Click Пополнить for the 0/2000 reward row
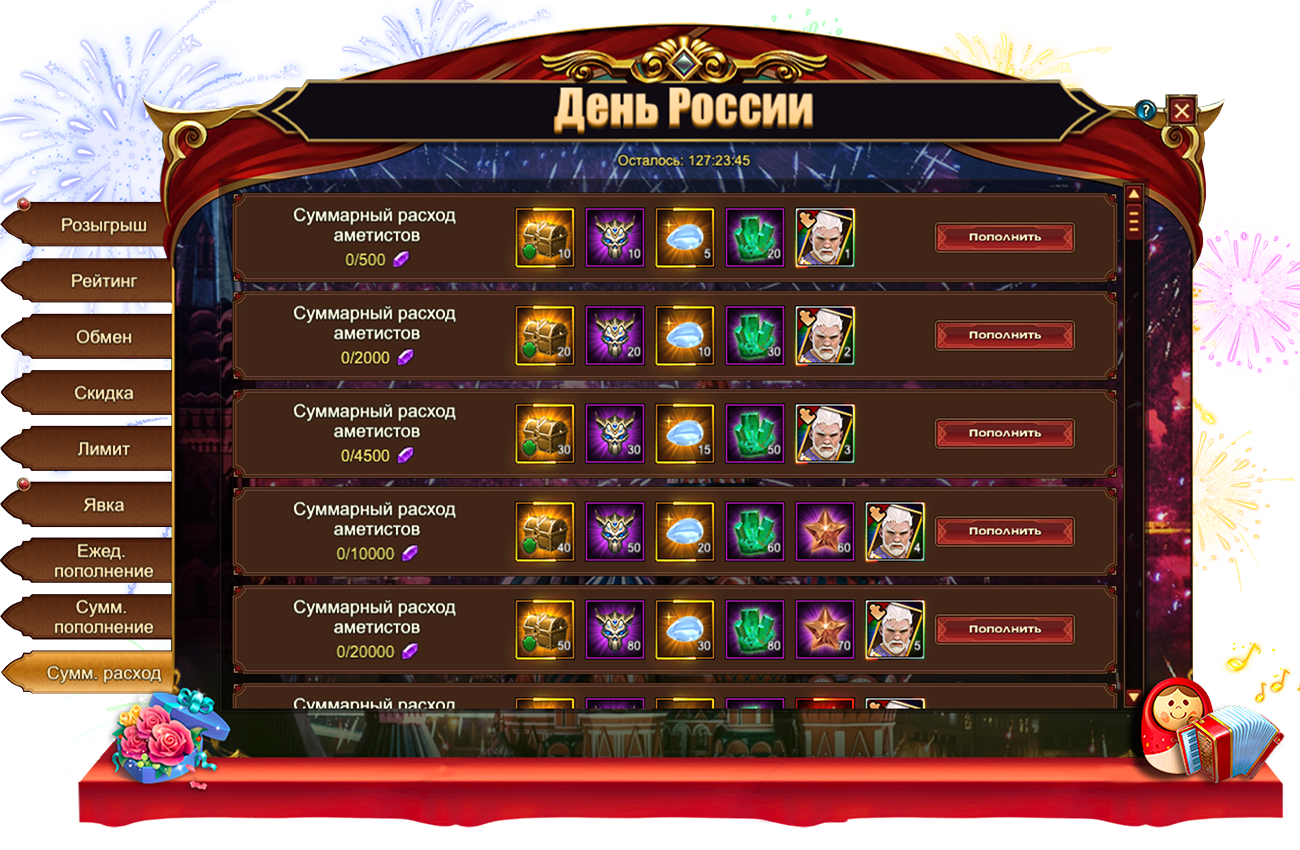1300x850 pixels. (x=1004, y=335)
